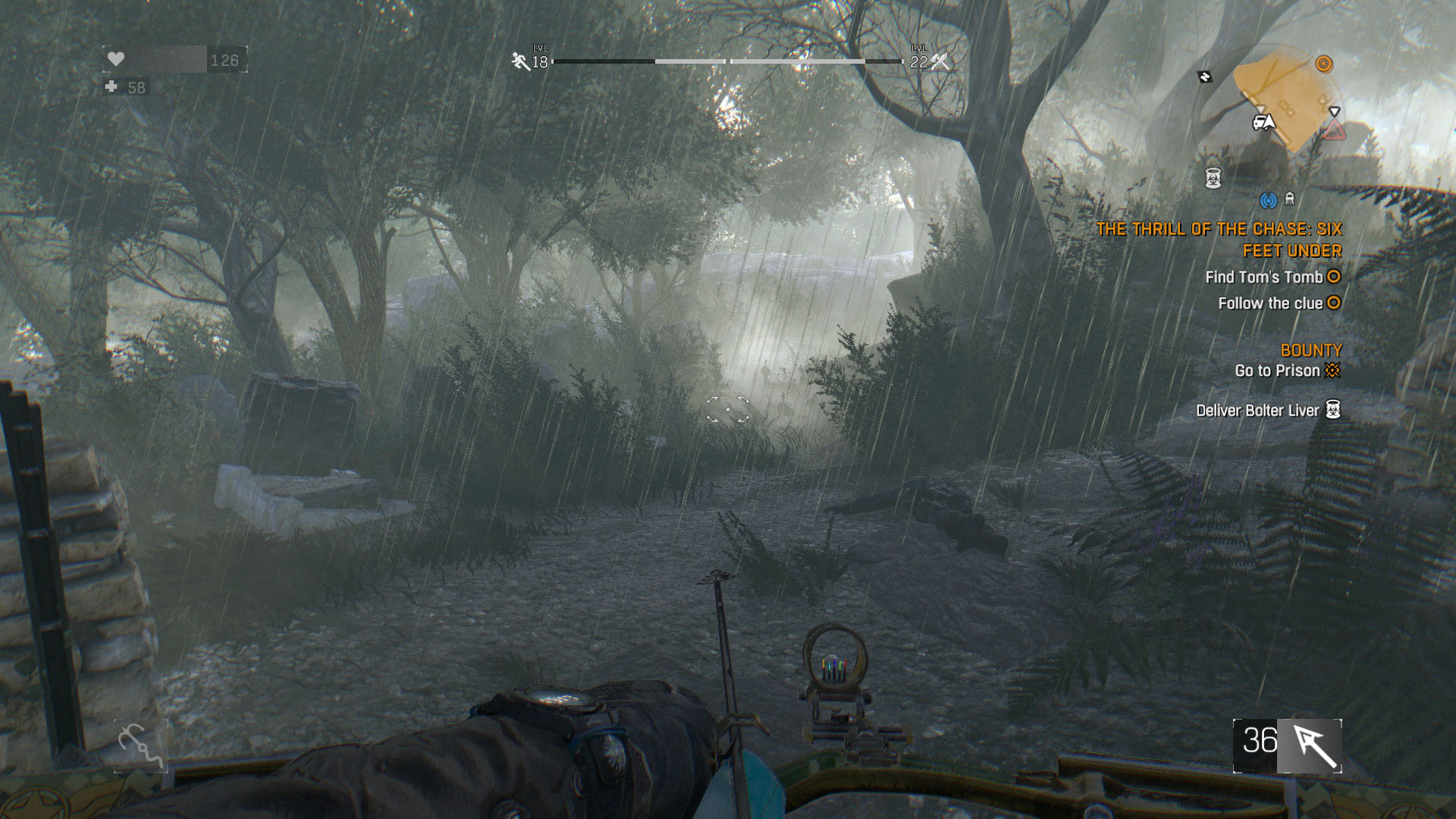Click the biohazard barrel marker on the minimap
The height and width of the screenshot is (819, 1456).
click(x=1213, y=179)
